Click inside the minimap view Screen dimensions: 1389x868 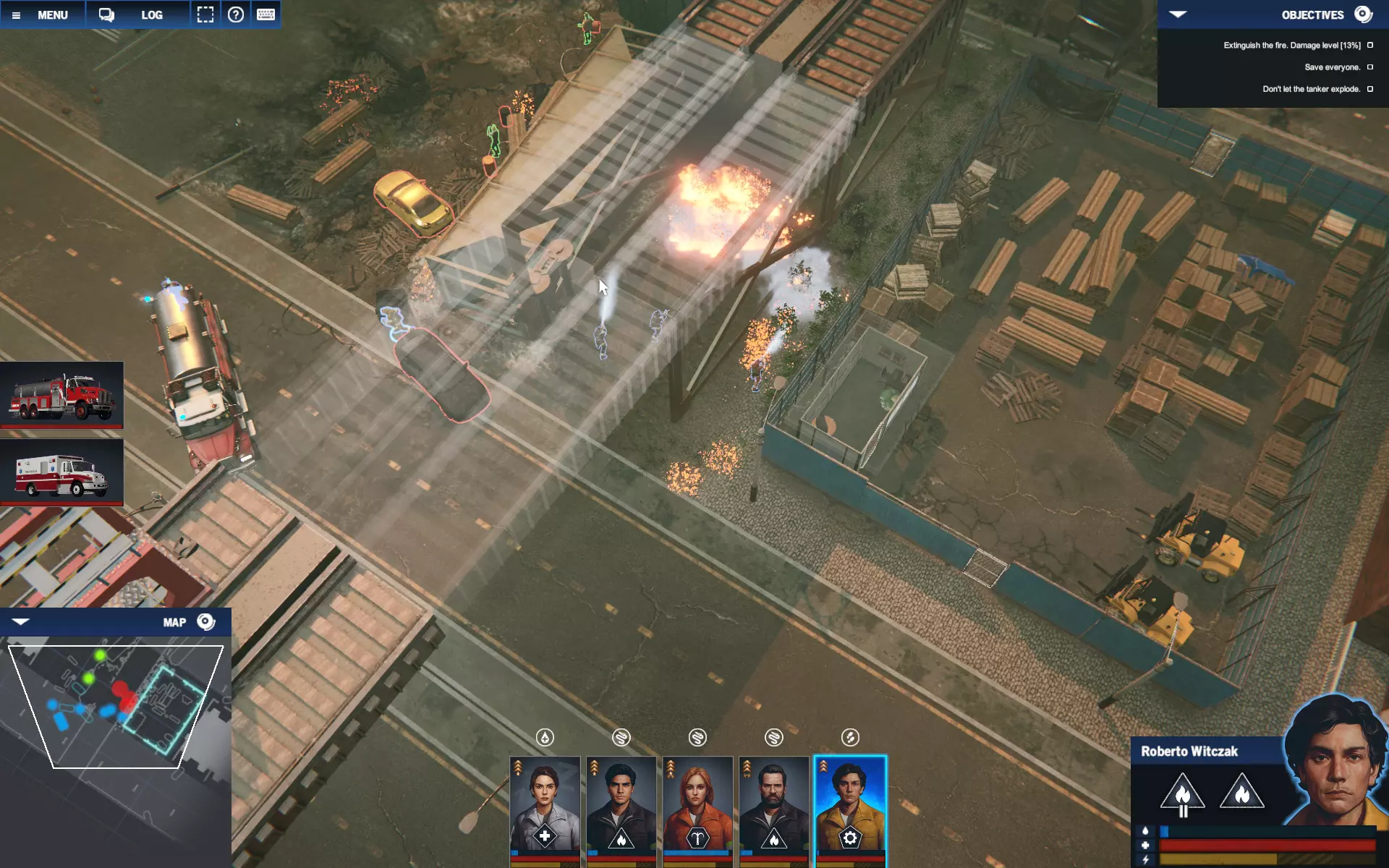[x=116, y=705]
